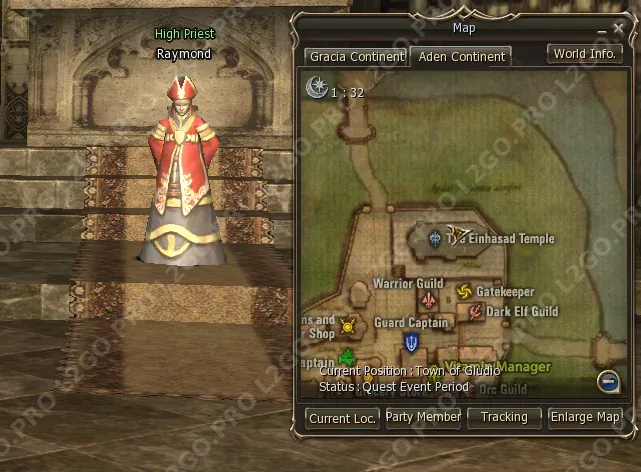Switch to the Gracia Continent tab
This screenshot has width=641, height=472.
[x=356, y=57]
